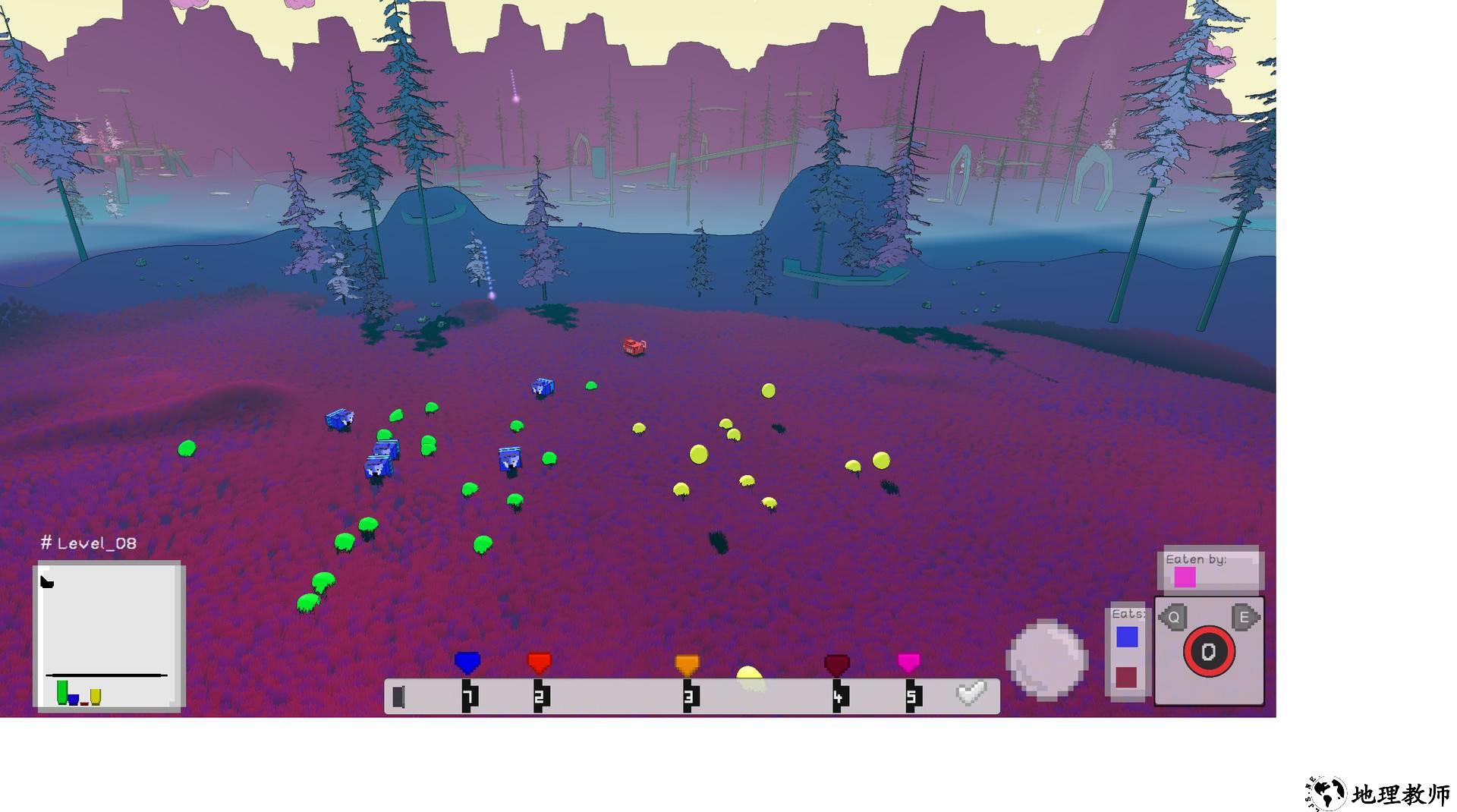The image size is (1457, 812).
Task: Select the orange creature marker on the timeline
Action: [687, 664]
